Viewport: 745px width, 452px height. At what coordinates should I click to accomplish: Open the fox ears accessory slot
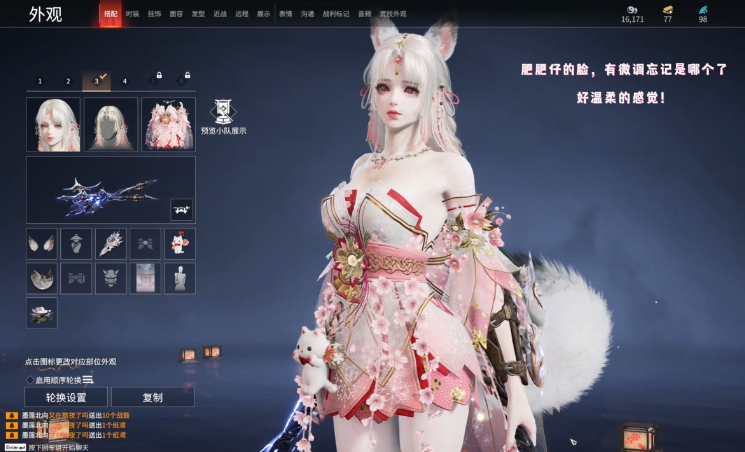(42, 243)
